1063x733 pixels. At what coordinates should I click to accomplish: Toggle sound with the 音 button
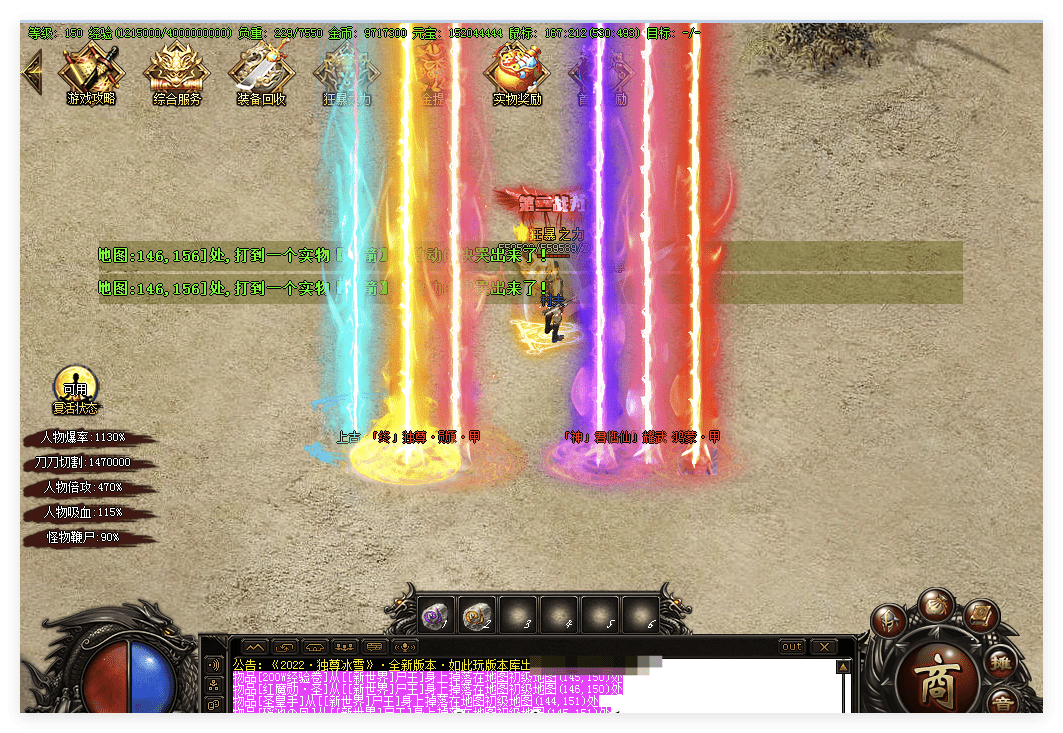click(x=1002, y=705)
